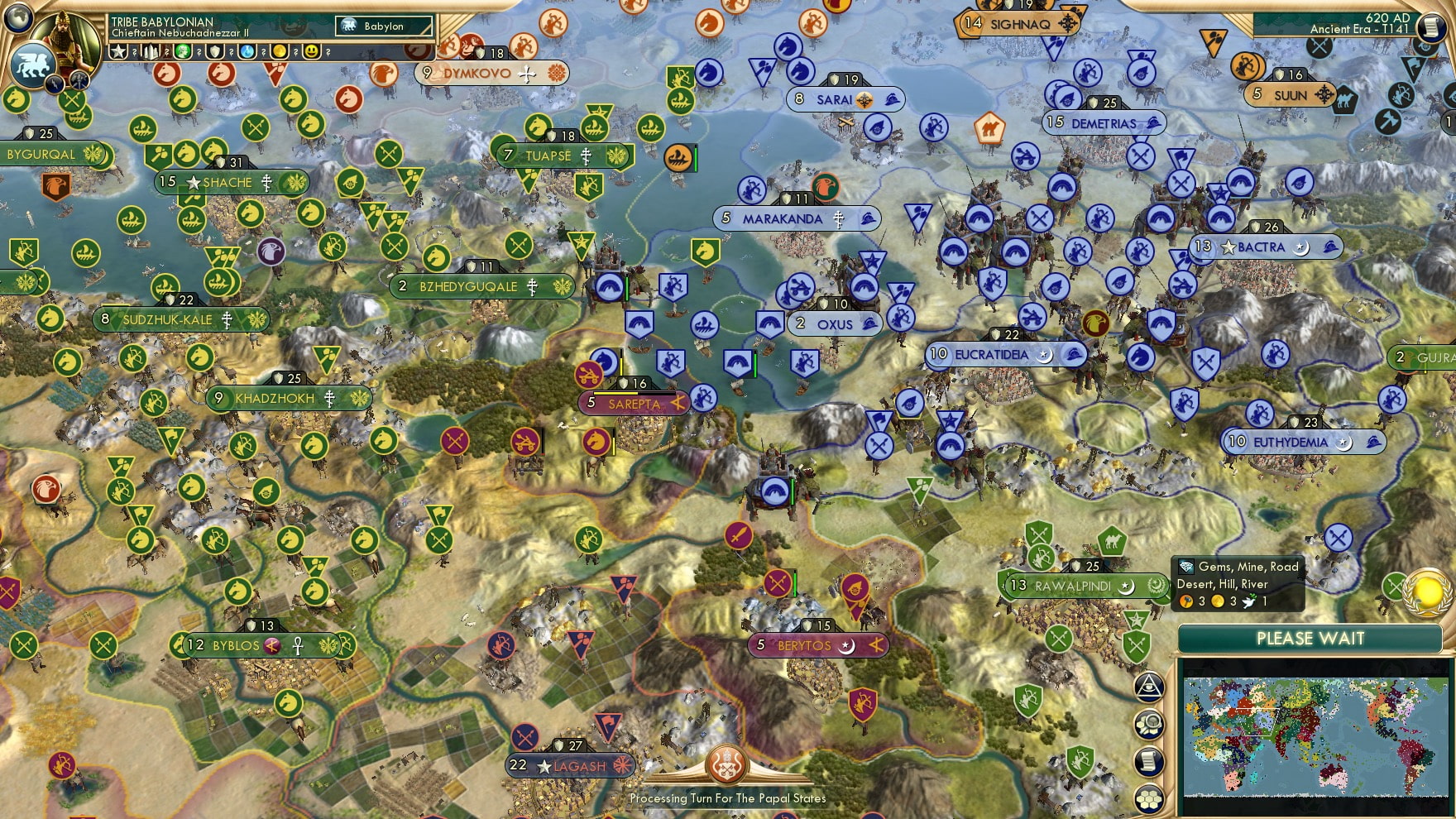Open the scroll icon beside the minimap
Viewport: 1456px width, 819px height.
coord(1149,761)
